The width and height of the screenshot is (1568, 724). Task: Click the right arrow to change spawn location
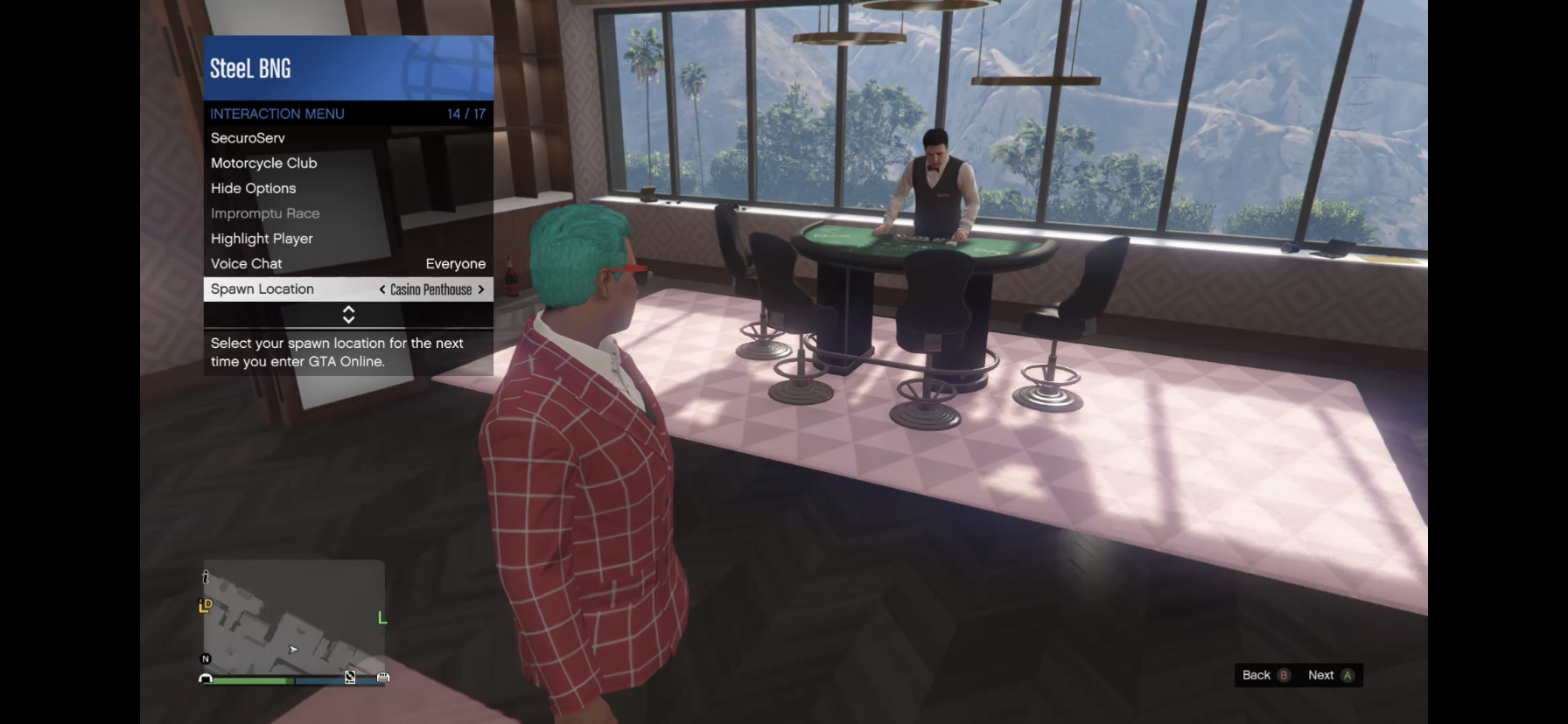(480, 289)
